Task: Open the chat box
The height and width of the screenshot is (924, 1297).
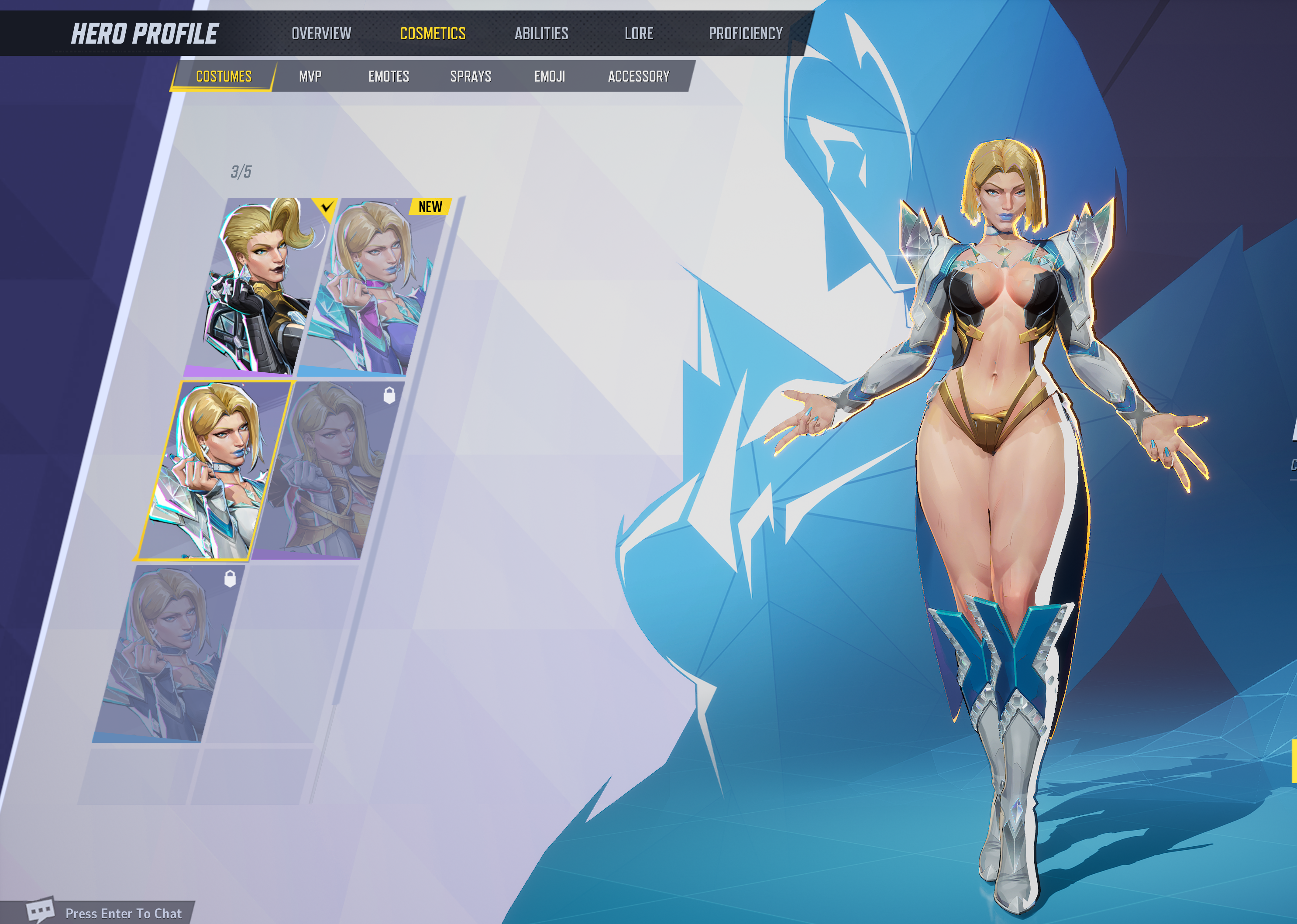Action: [x=108, y=913]
